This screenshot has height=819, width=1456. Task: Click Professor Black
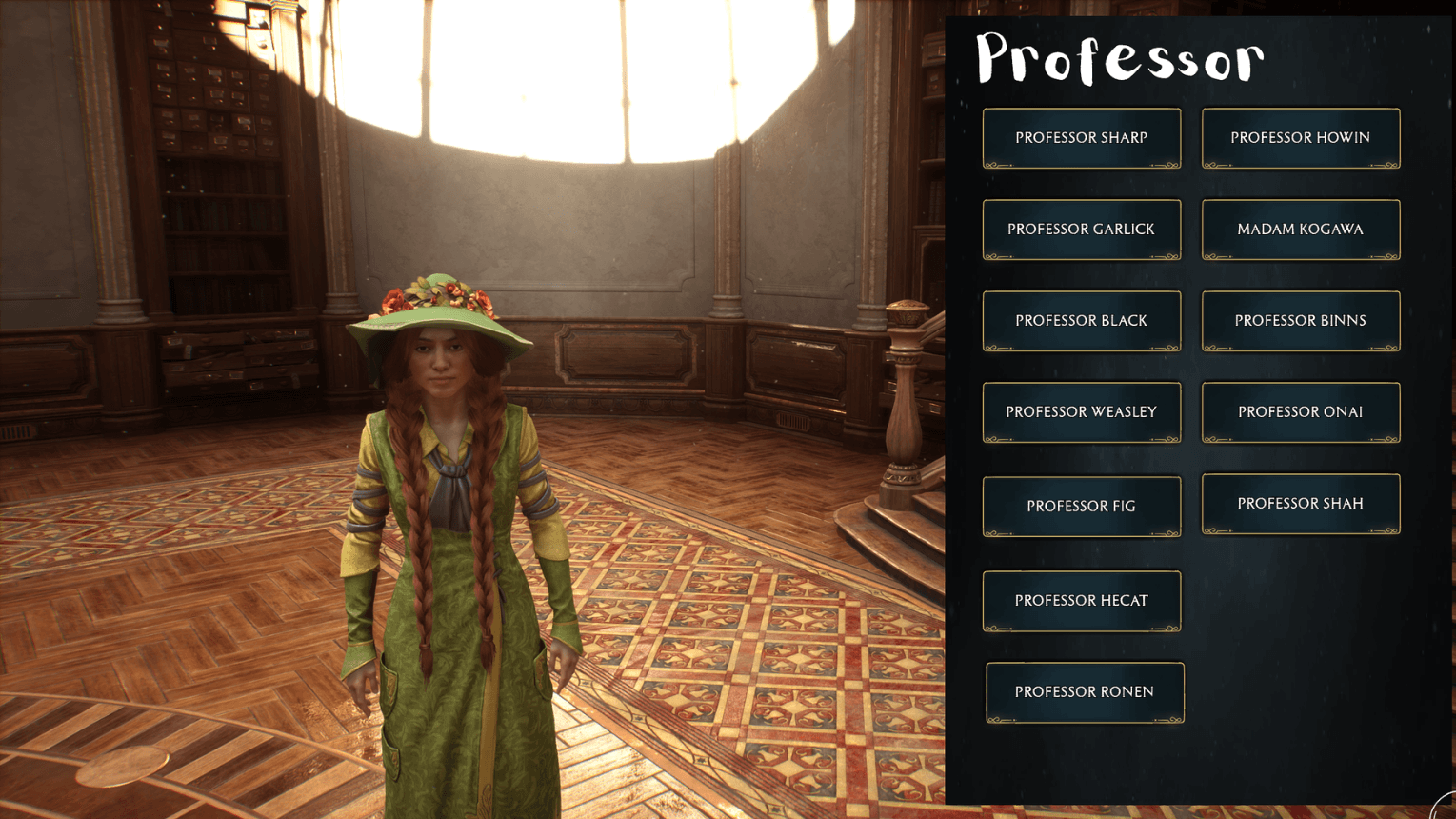tap(1081, 320)
